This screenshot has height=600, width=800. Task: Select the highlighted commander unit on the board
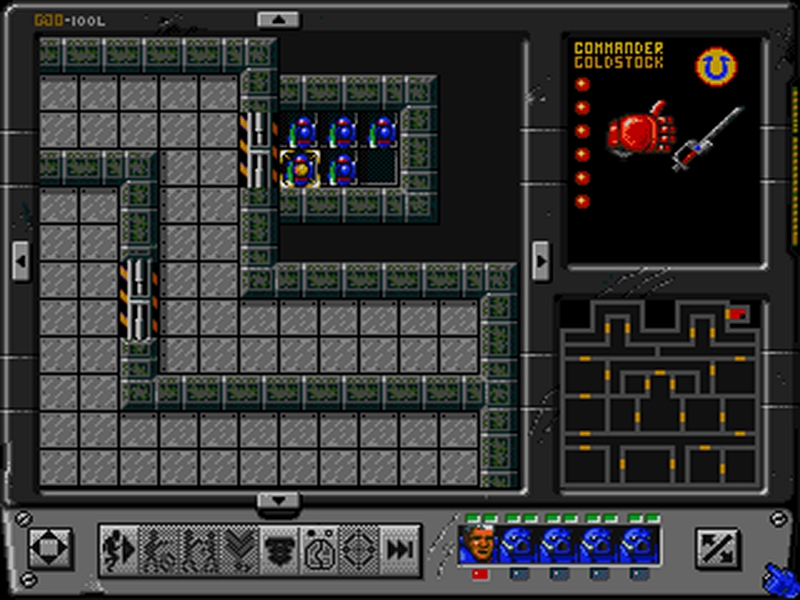click(300, 170)
